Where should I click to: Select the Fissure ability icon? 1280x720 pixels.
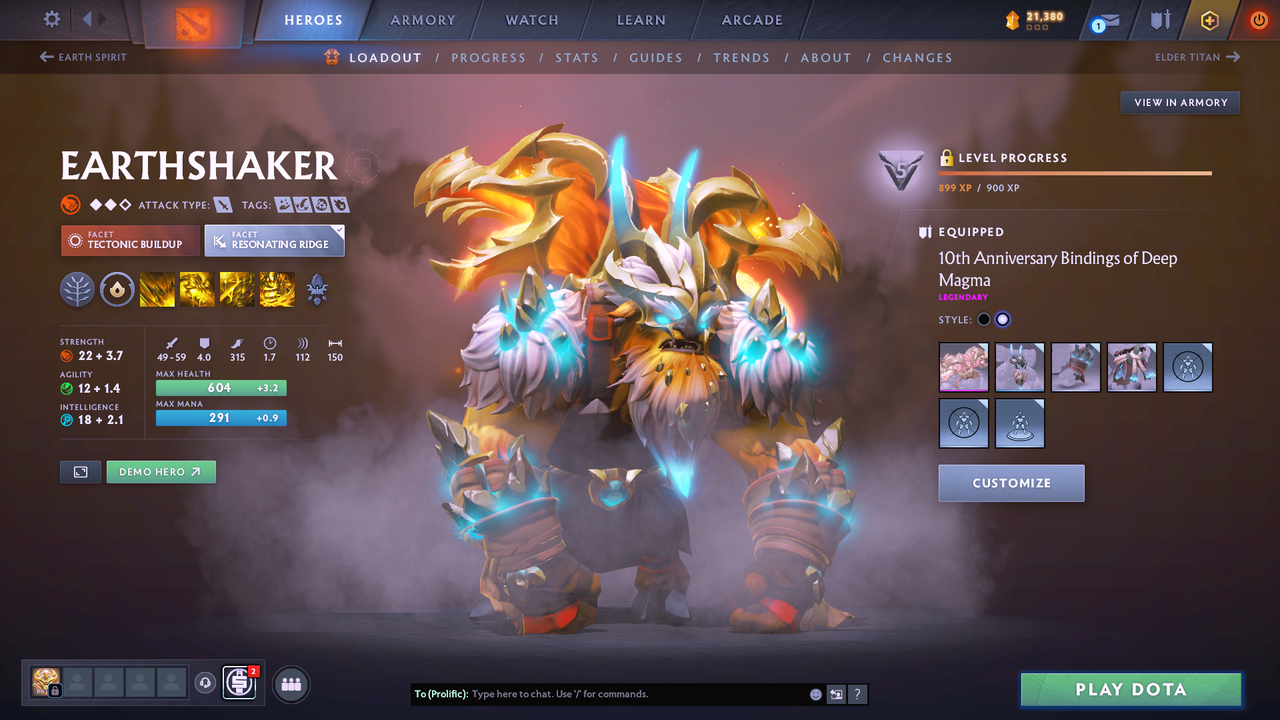158,290
